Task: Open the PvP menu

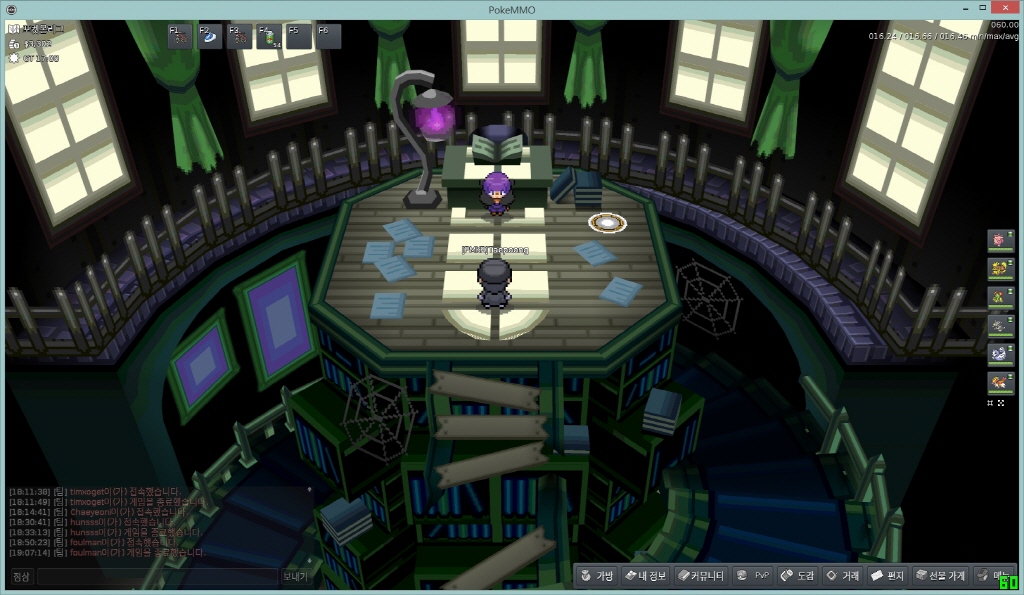Action: tap(753, 576)
